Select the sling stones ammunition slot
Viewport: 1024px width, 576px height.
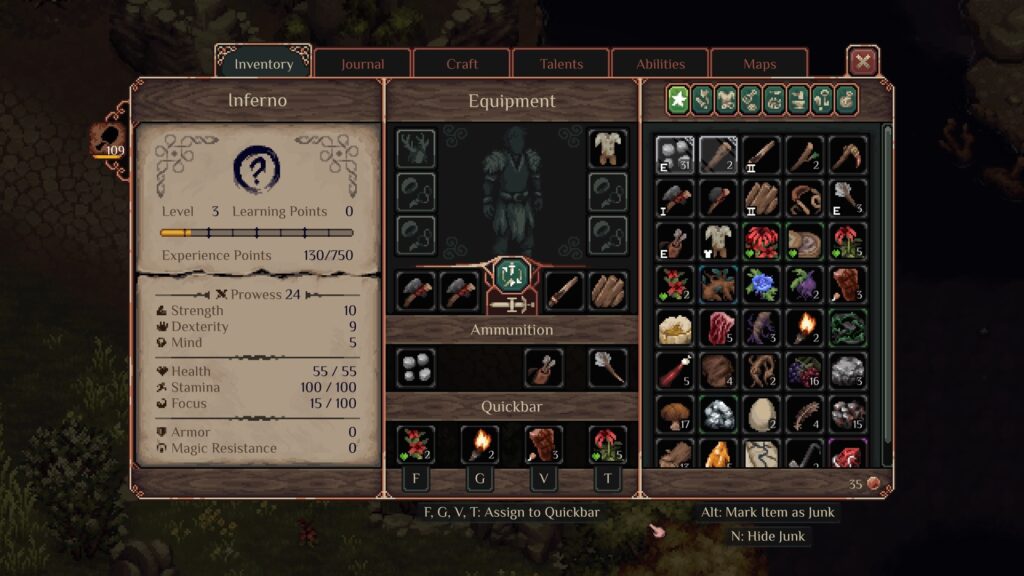coord(415,368)
